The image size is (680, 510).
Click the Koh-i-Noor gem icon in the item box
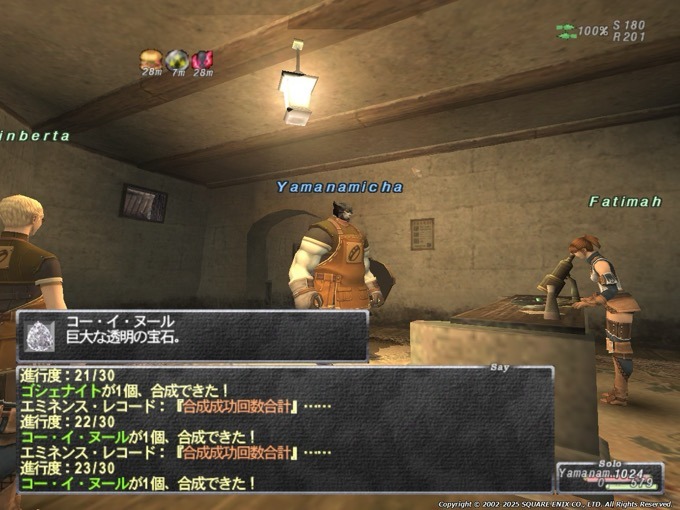click(39, 335)
